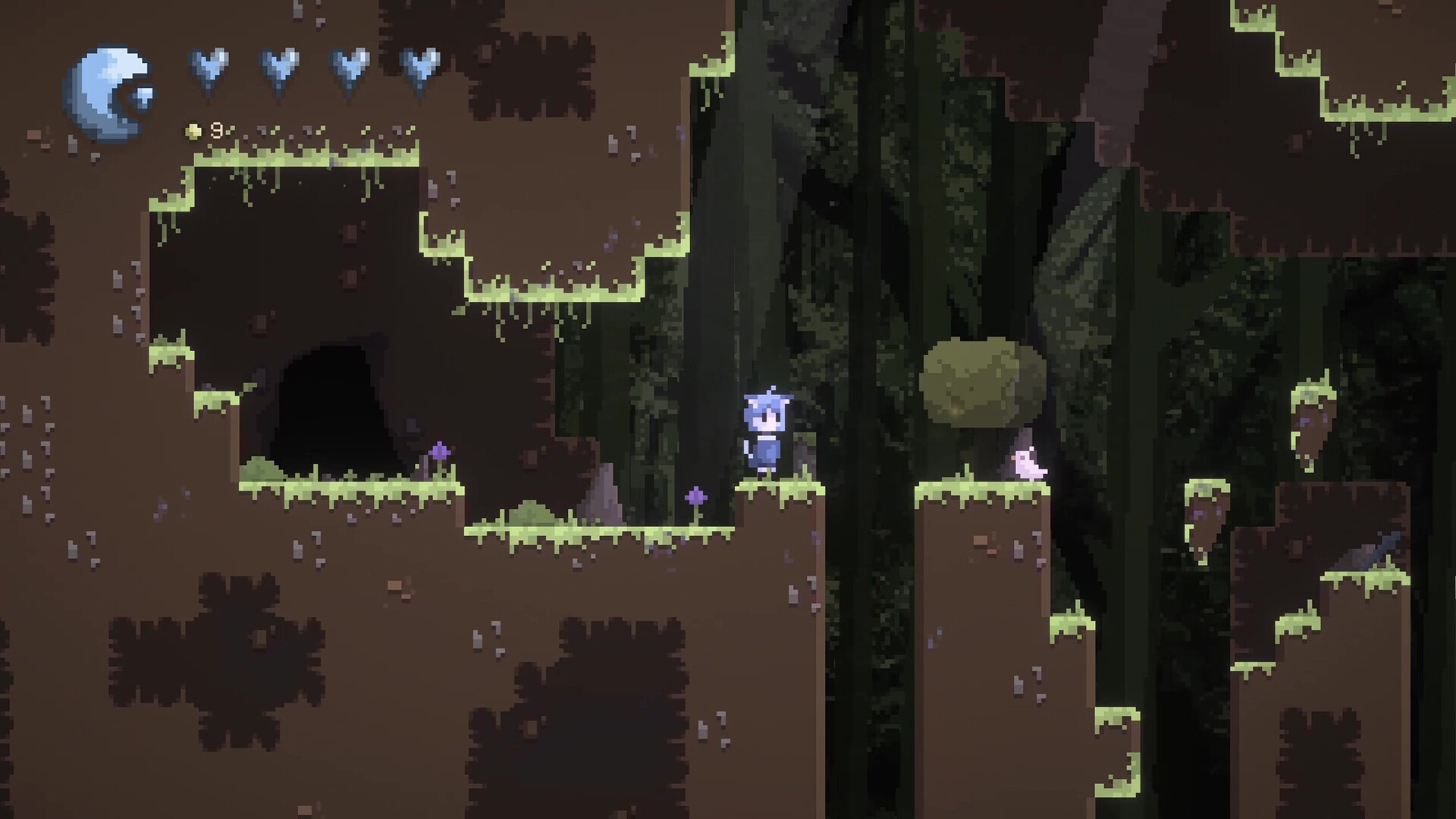Click the small diamond on the moon portrait
Viewport: 1456px width, 819px height.
click(x=143, y=97)
